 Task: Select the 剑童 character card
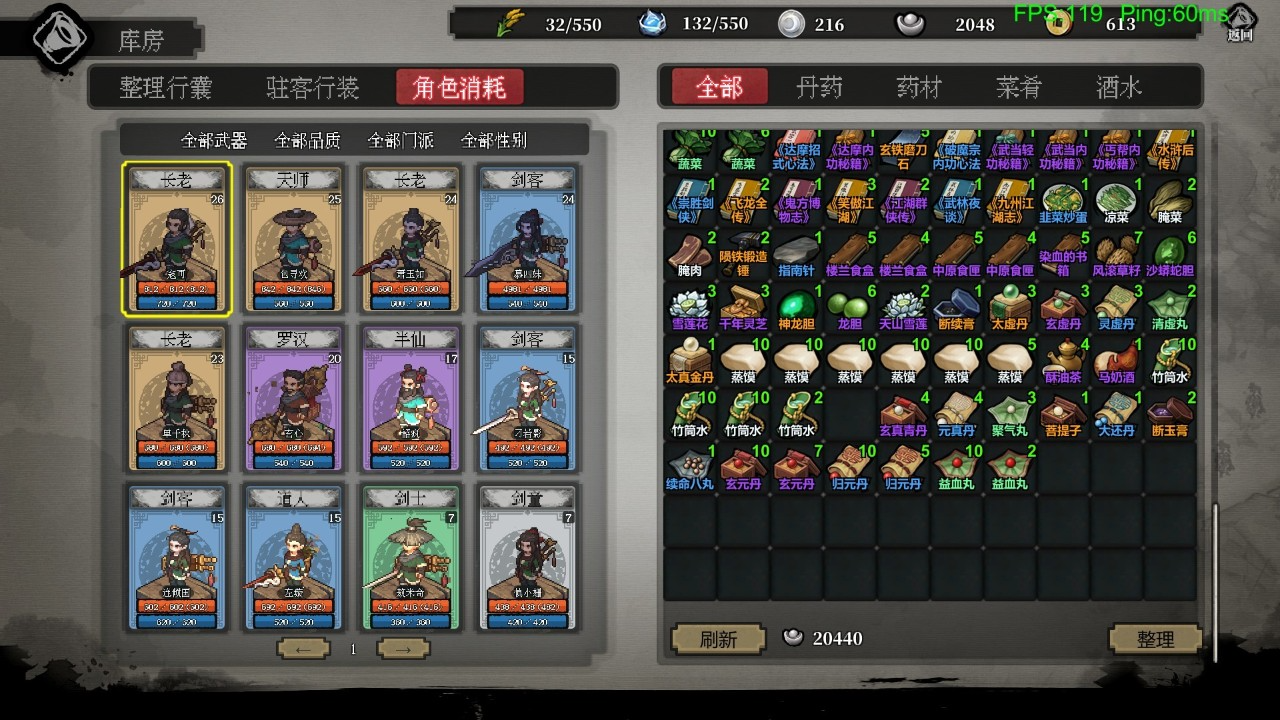(x=527, y=558)
